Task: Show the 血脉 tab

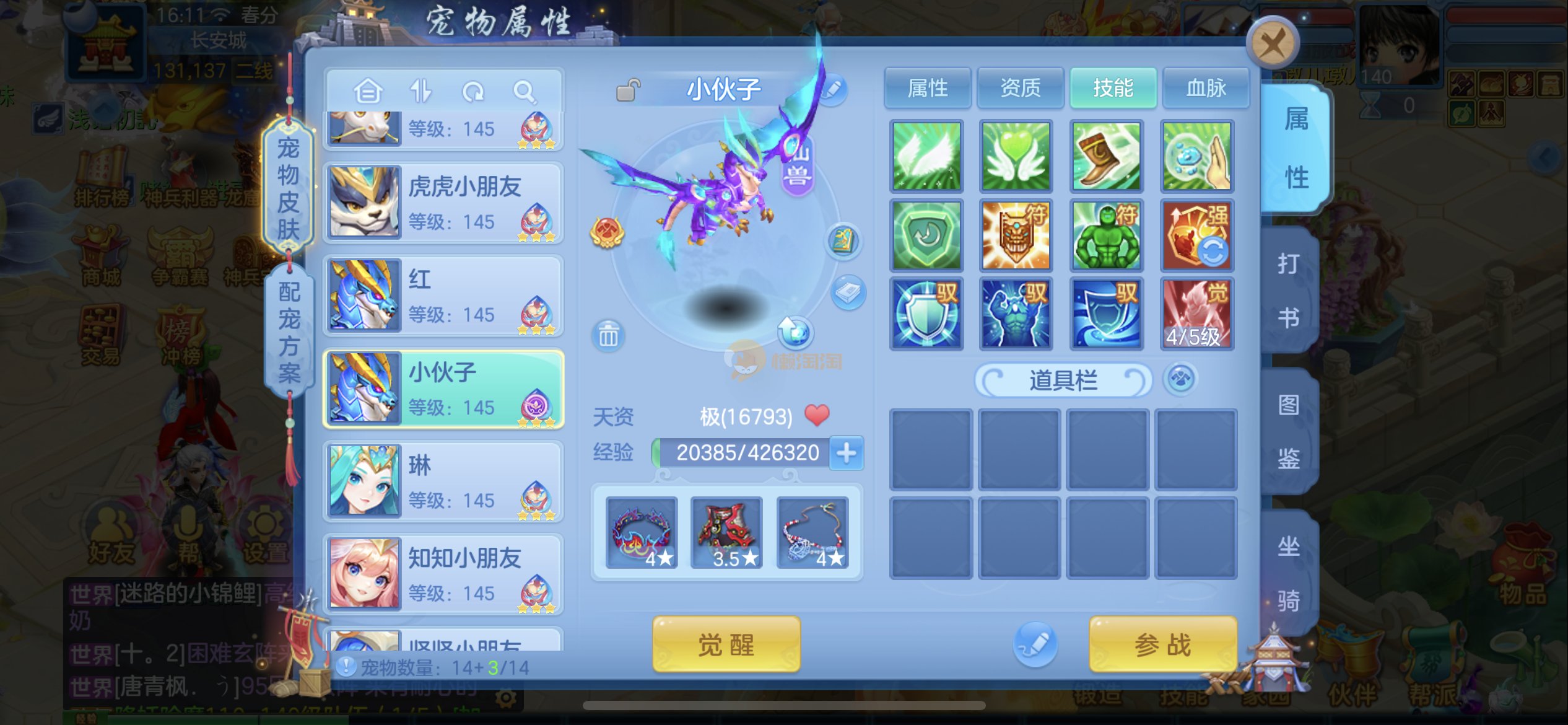Action: pyautogui.click(x=1206, y=89)
